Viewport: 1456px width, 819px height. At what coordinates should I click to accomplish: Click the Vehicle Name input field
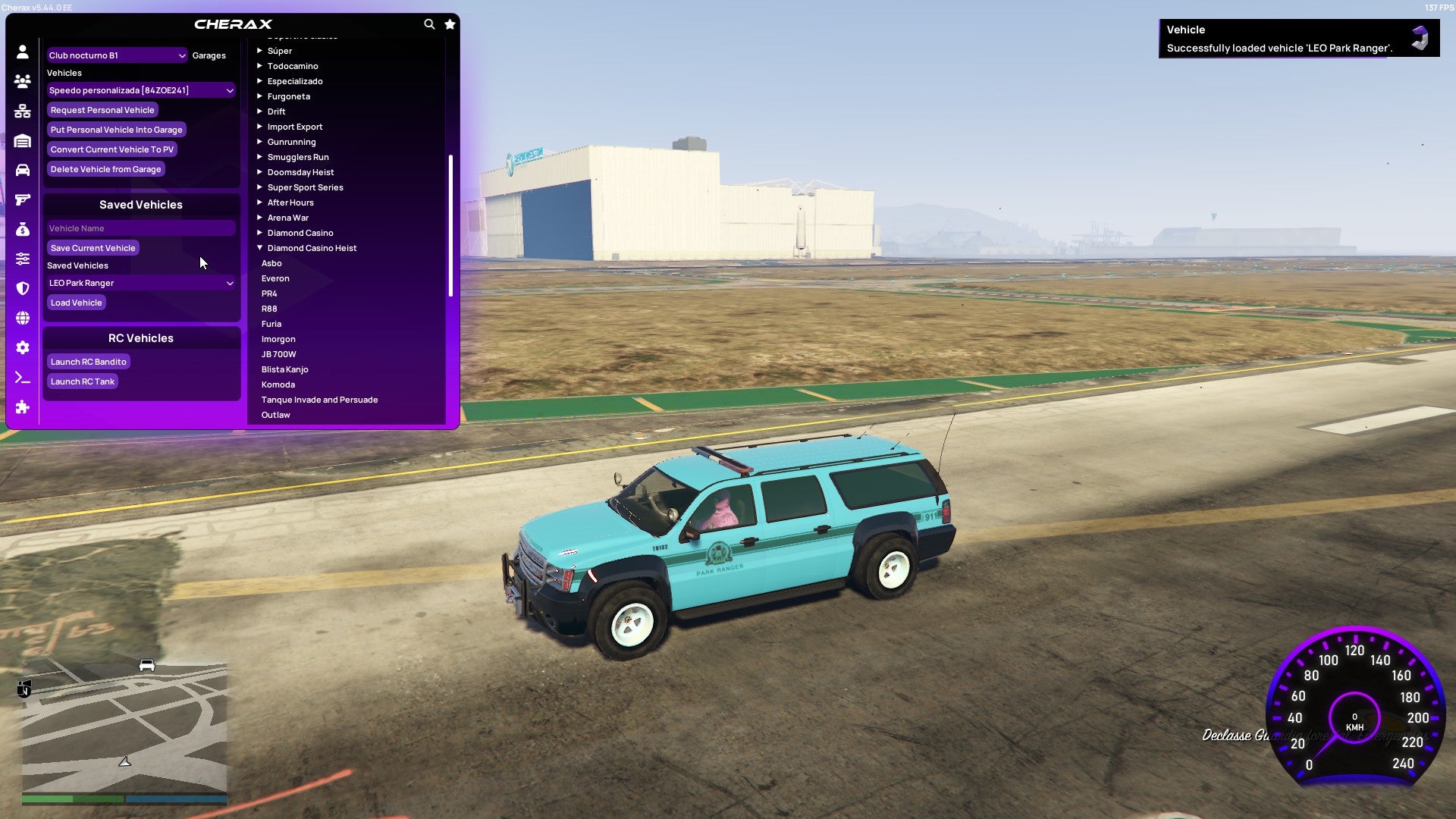click(x=140, y=228)
